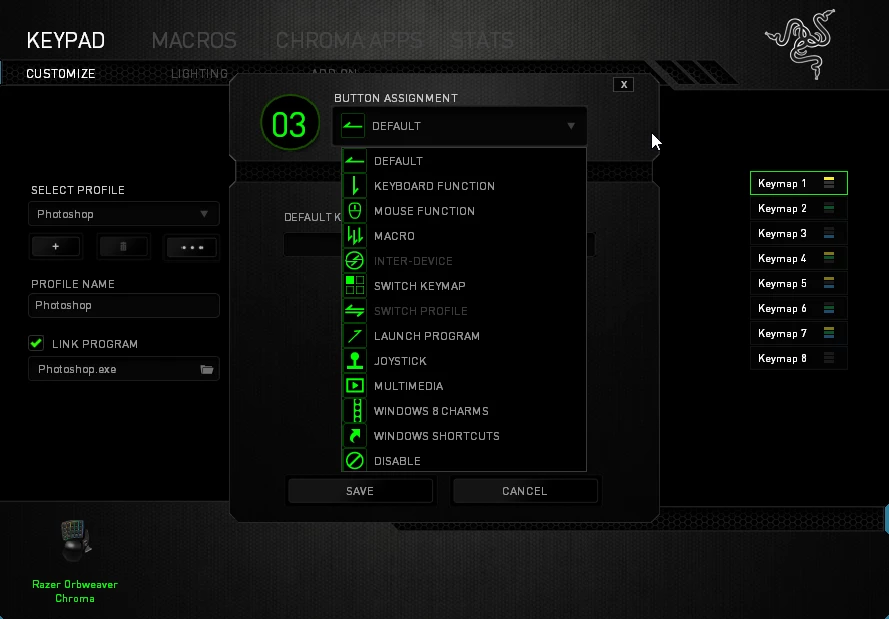Open the Macros tab

(x=194, y=41)
